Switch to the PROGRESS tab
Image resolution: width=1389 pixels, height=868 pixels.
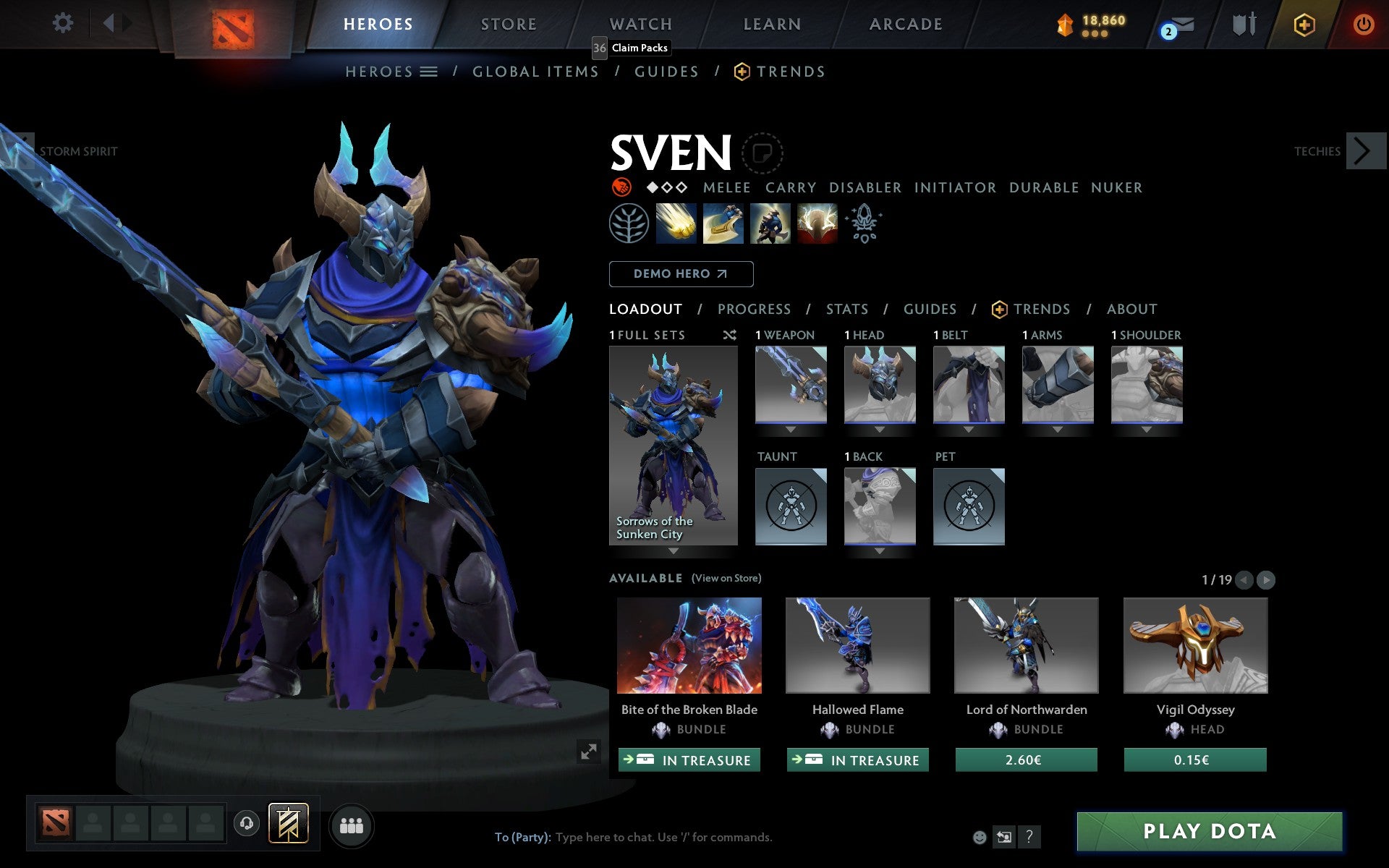(754, 309)
